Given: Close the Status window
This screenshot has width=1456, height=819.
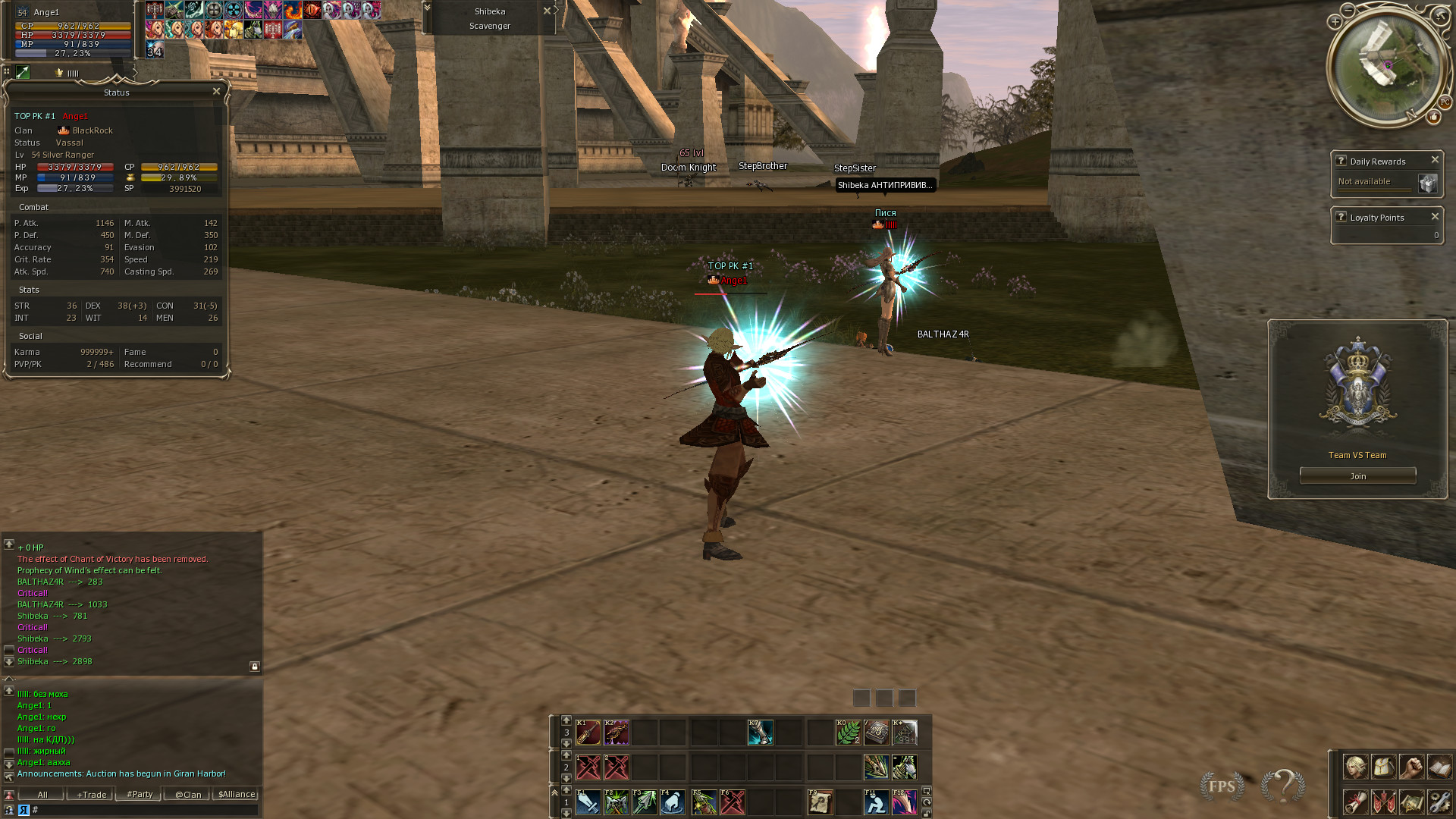Looking at the screenshot, I should point(216,92).
